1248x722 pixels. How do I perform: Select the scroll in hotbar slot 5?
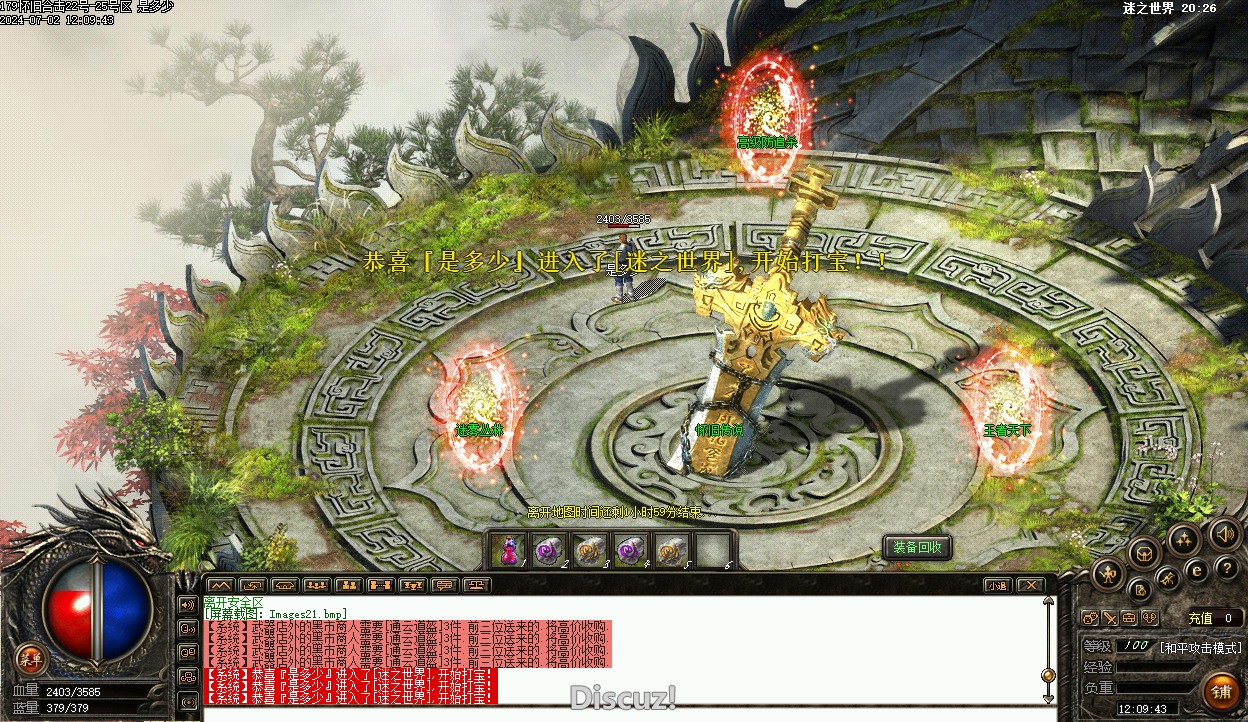tap(670, 550)
